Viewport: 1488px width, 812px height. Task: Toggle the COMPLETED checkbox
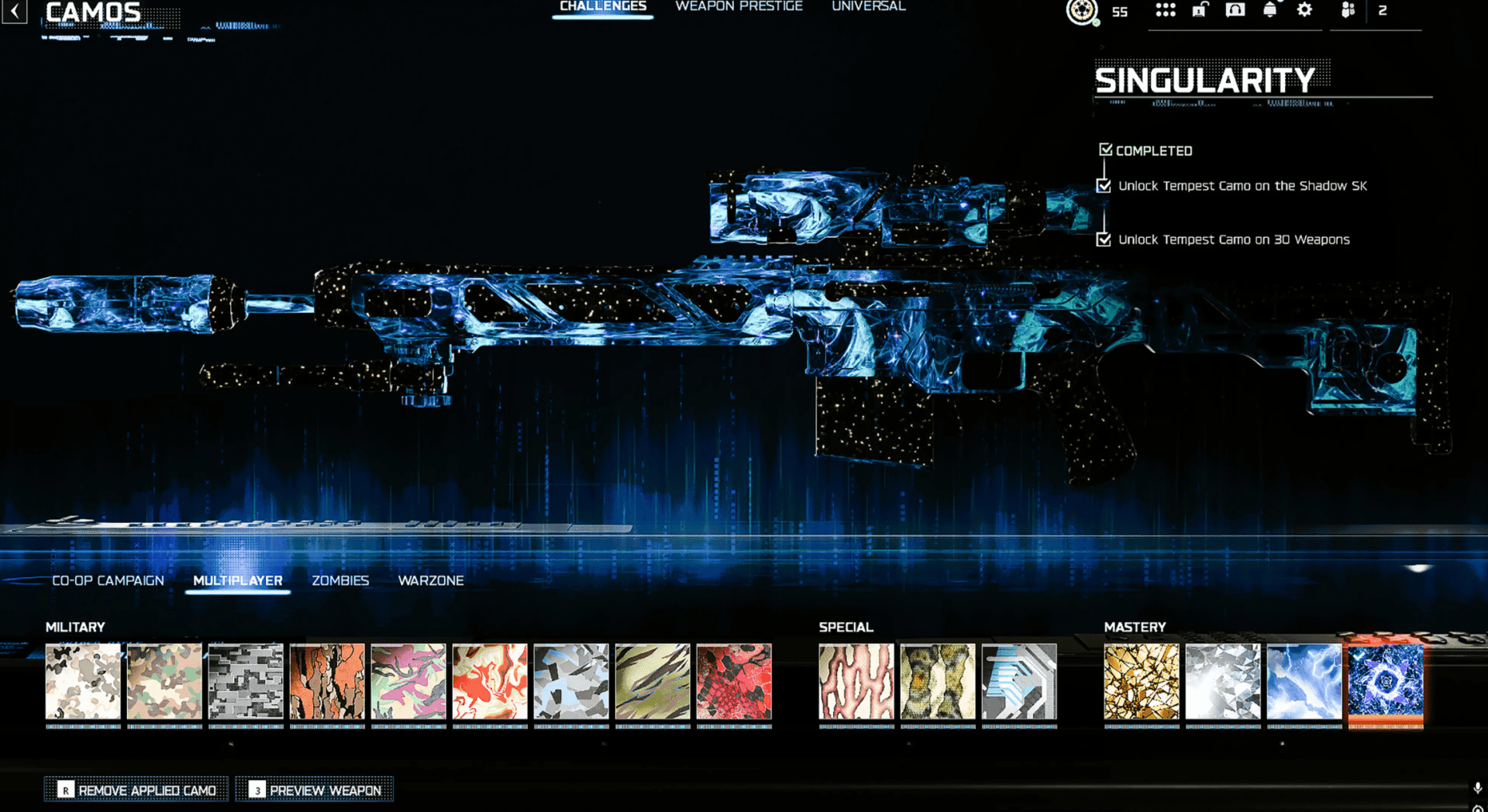[x=1105, y=149]
